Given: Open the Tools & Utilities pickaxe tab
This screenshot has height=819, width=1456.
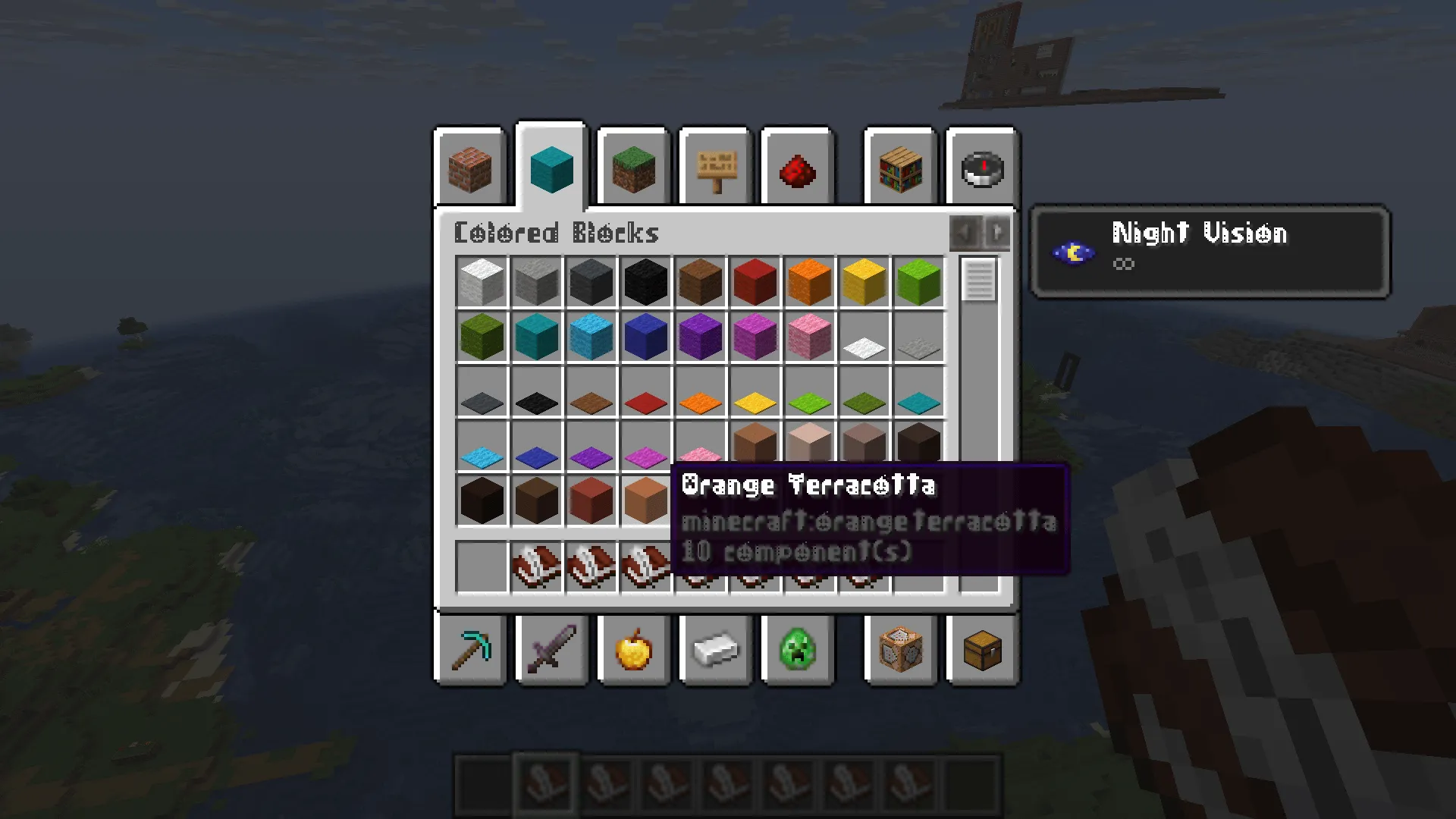Looking at the screenshot, I should (469, 651).
